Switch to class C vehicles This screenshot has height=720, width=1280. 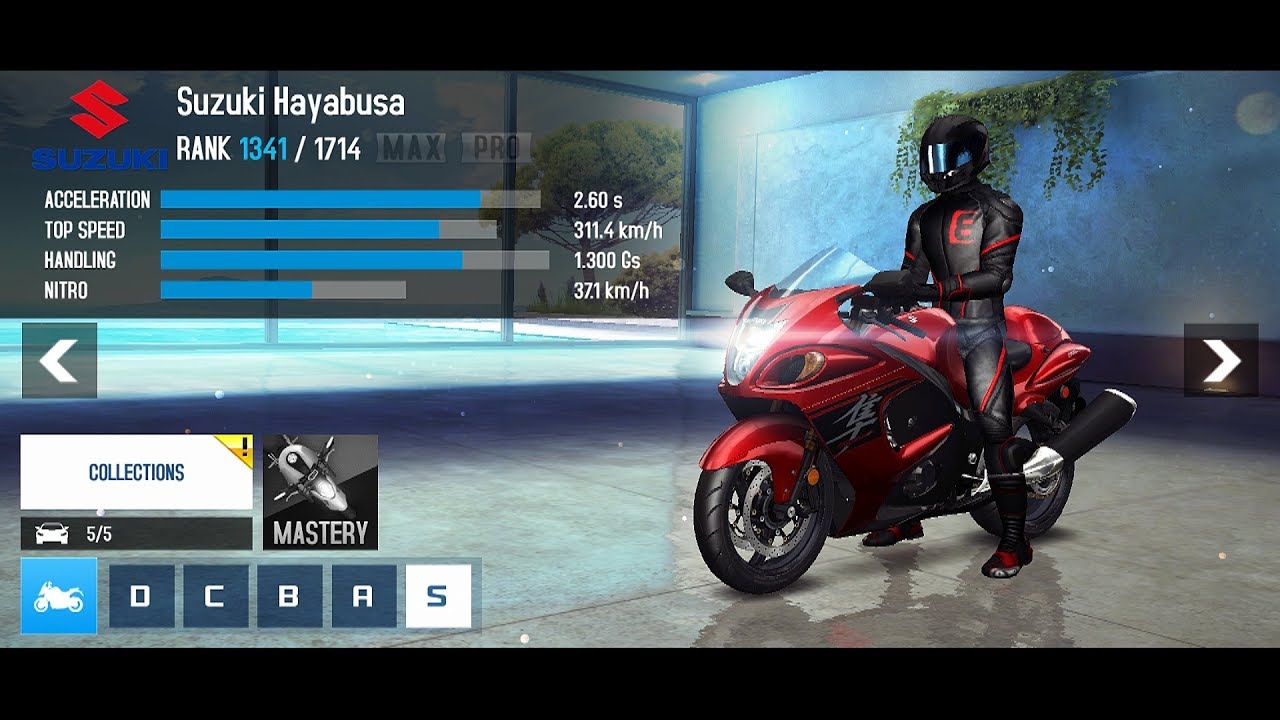coord(215,596)
